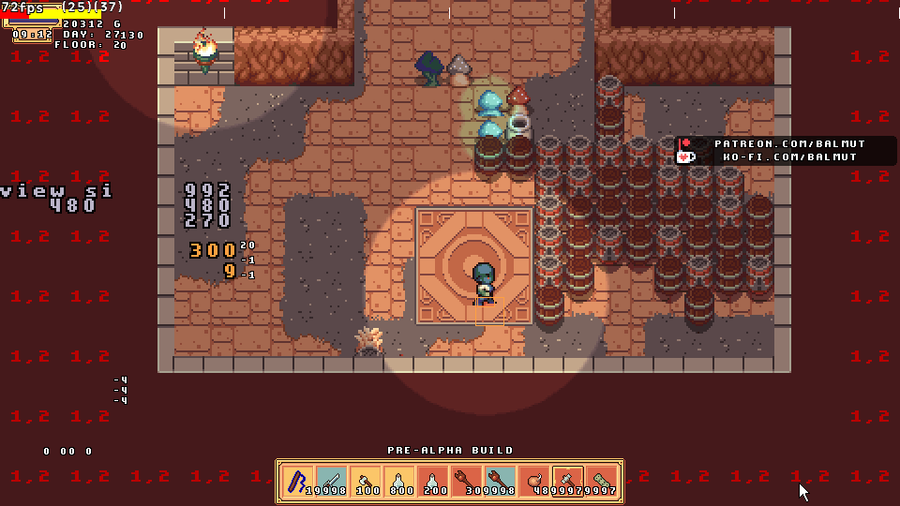Choose the axe slot showing 100
Screen dimensions: 900x506
pyautogui.click(x=366, y=482)
